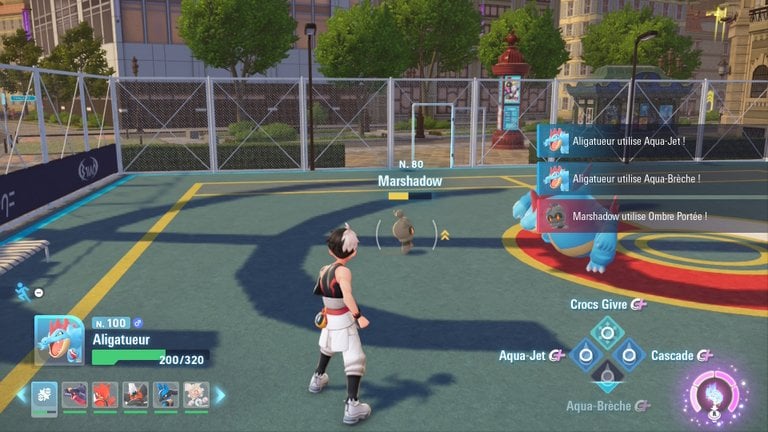
Task: Select the Lucario party slot
Action: point(165,394)
